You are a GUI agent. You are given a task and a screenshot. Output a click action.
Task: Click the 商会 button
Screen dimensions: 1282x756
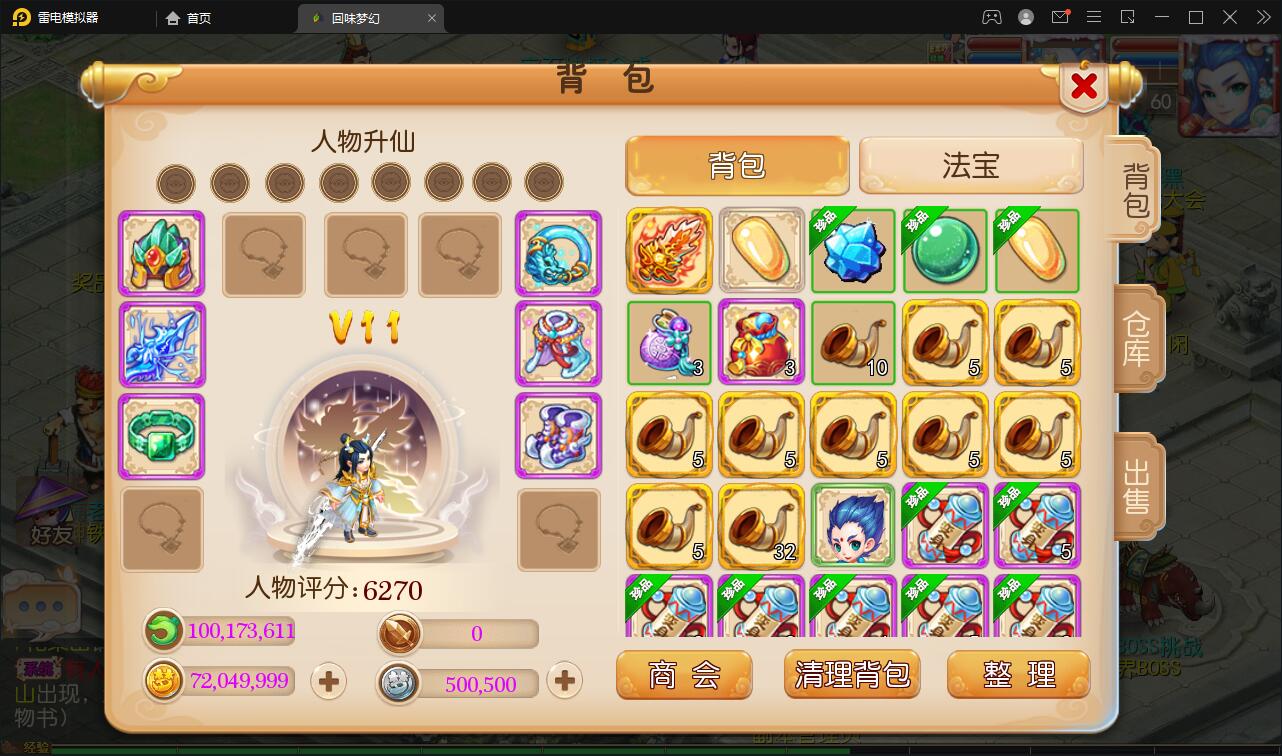pyautogui.click(x=684, y=674)
